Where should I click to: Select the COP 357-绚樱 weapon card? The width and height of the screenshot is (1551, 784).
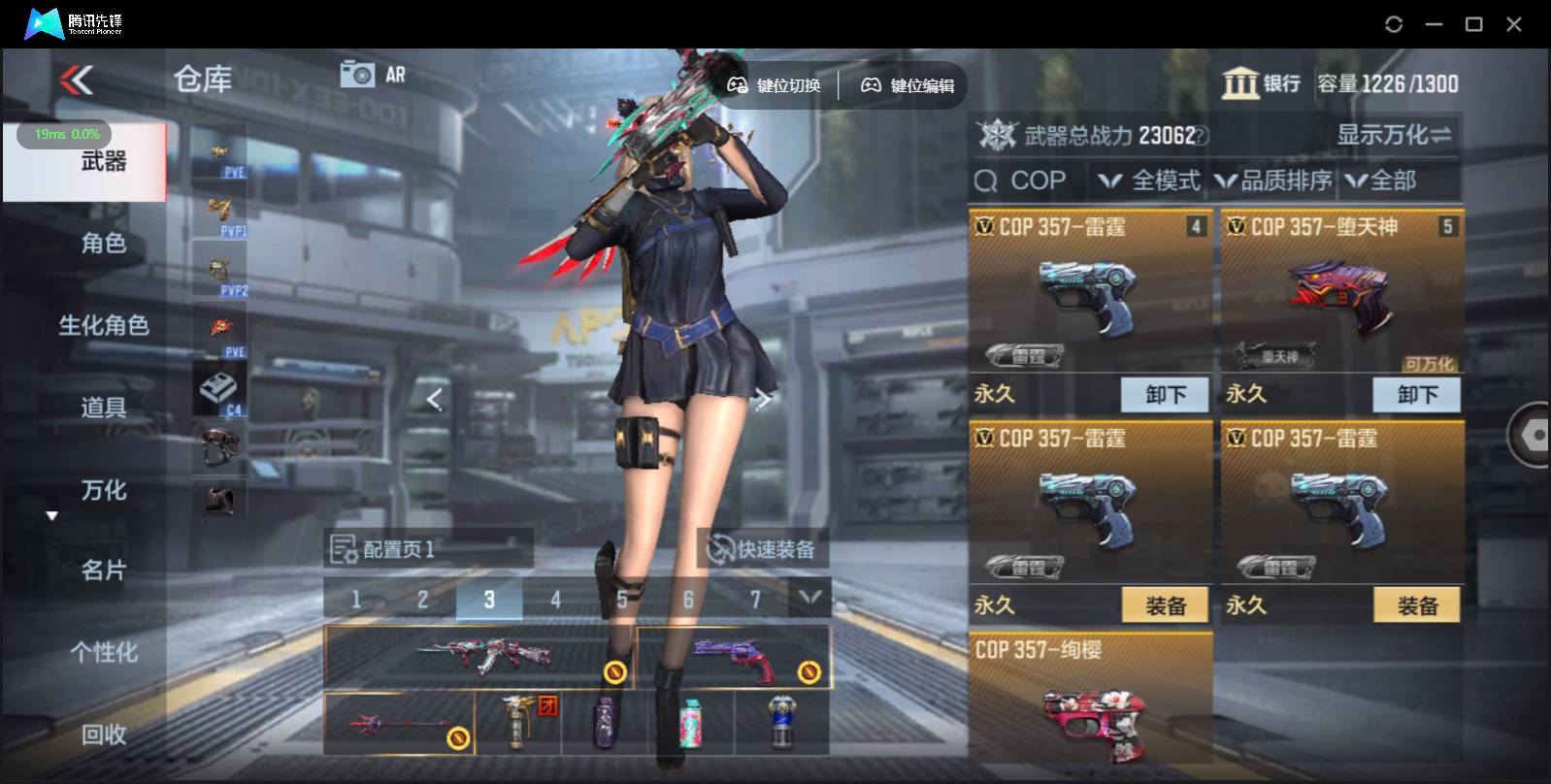[x=1090, y=699]
